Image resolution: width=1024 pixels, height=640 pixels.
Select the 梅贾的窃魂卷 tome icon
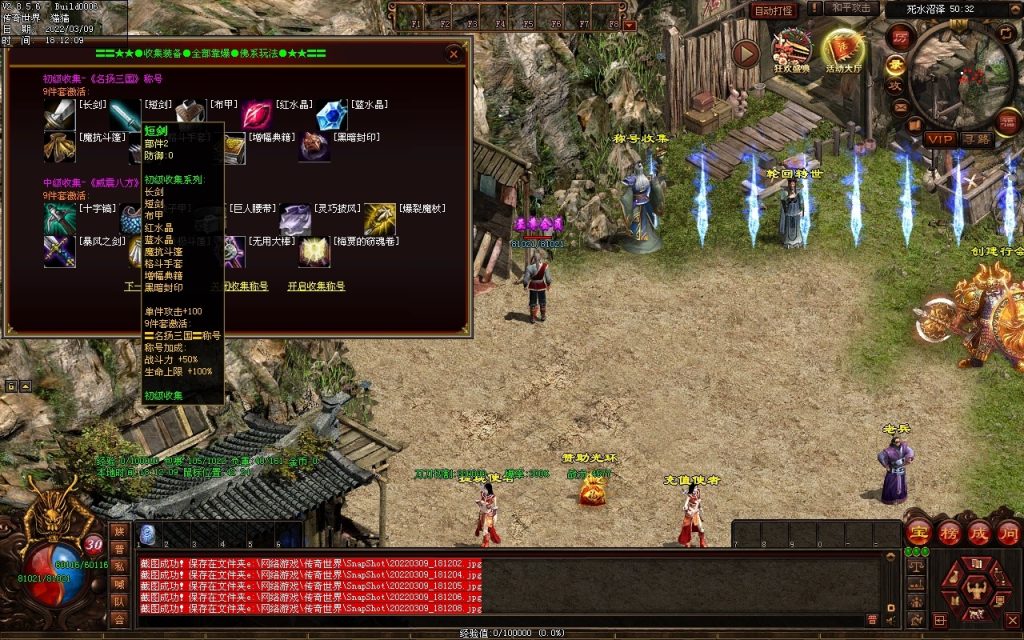(315, 252)
